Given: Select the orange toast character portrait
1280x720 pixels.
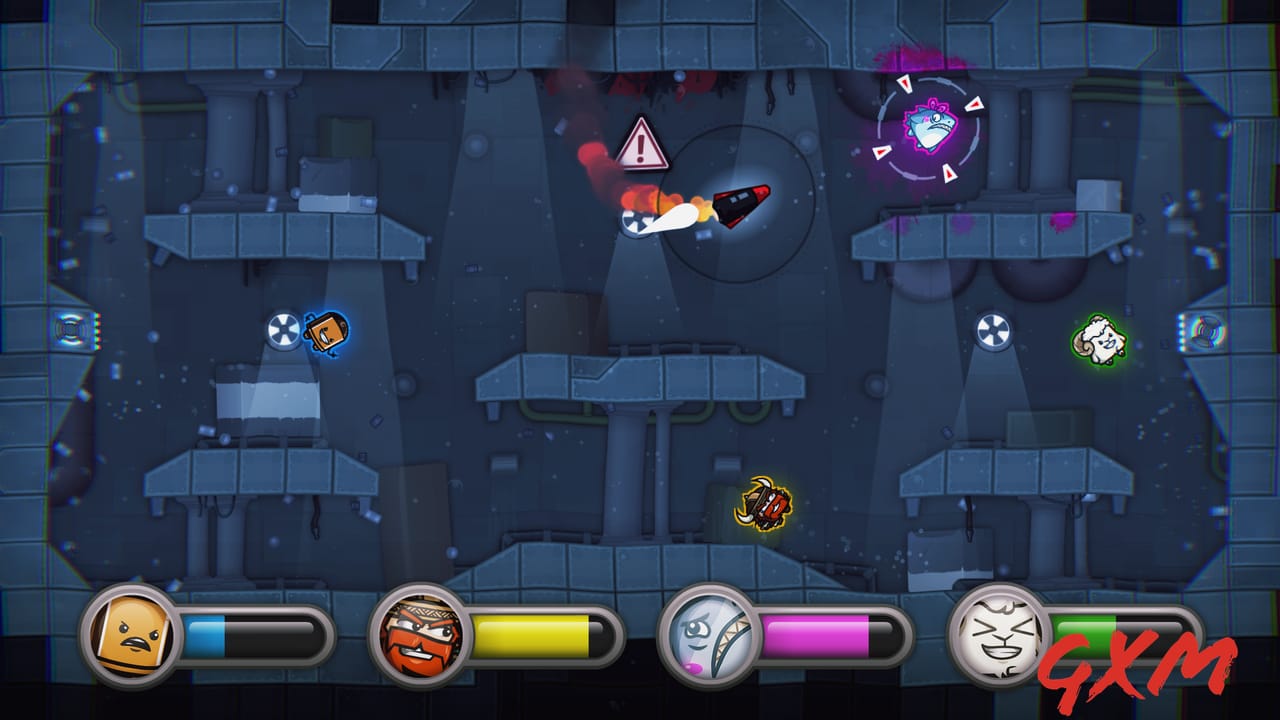Looking at the screenshot, I should click(130, 632).
